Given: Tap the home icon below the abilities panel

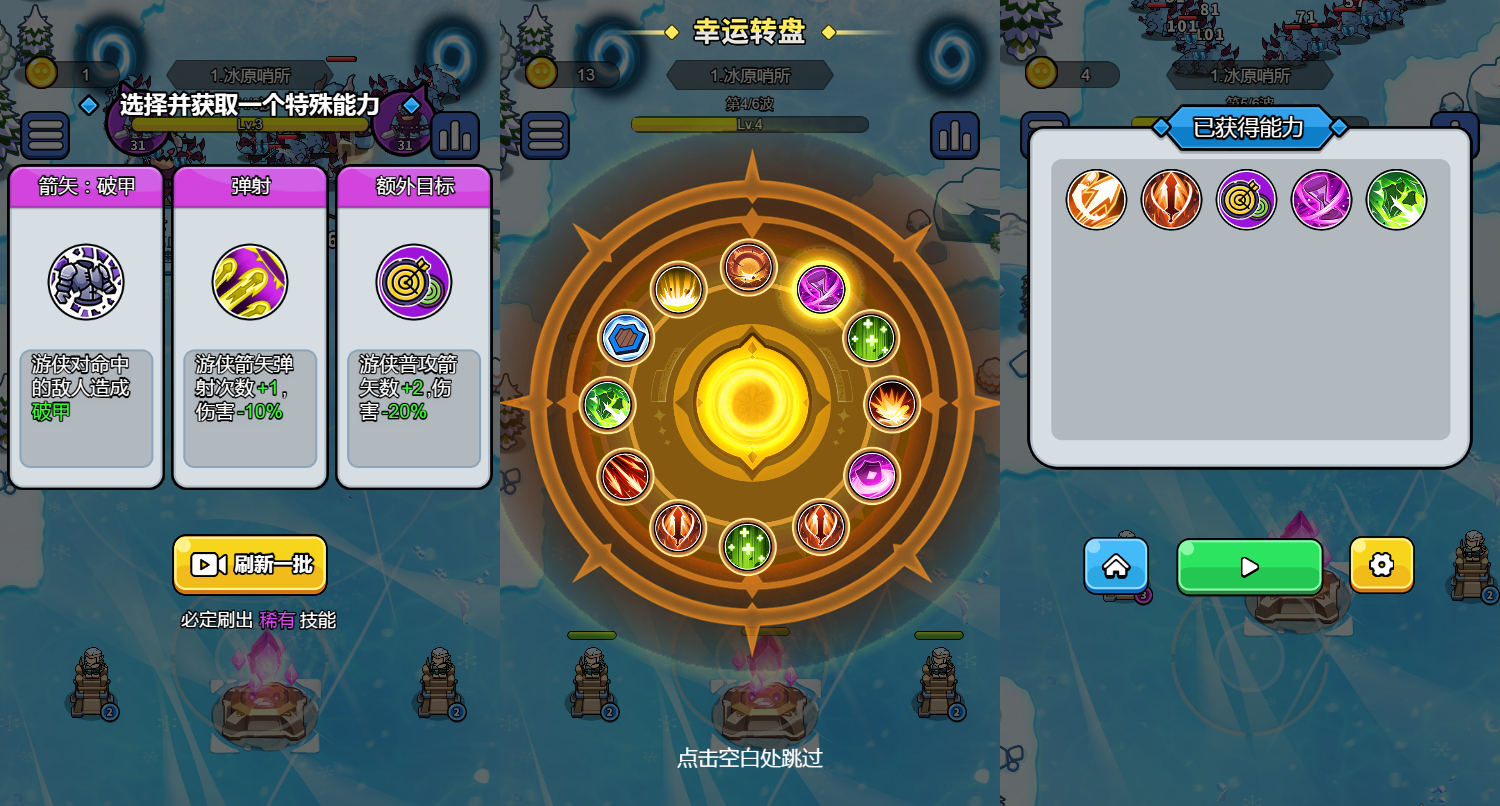Looking at the screenshot, I should [x=1116, y=565].
